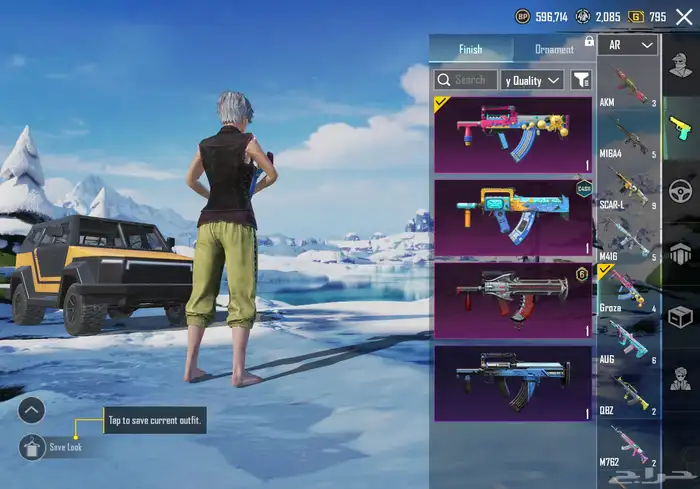Open the funnel filter button

(580, 79)
